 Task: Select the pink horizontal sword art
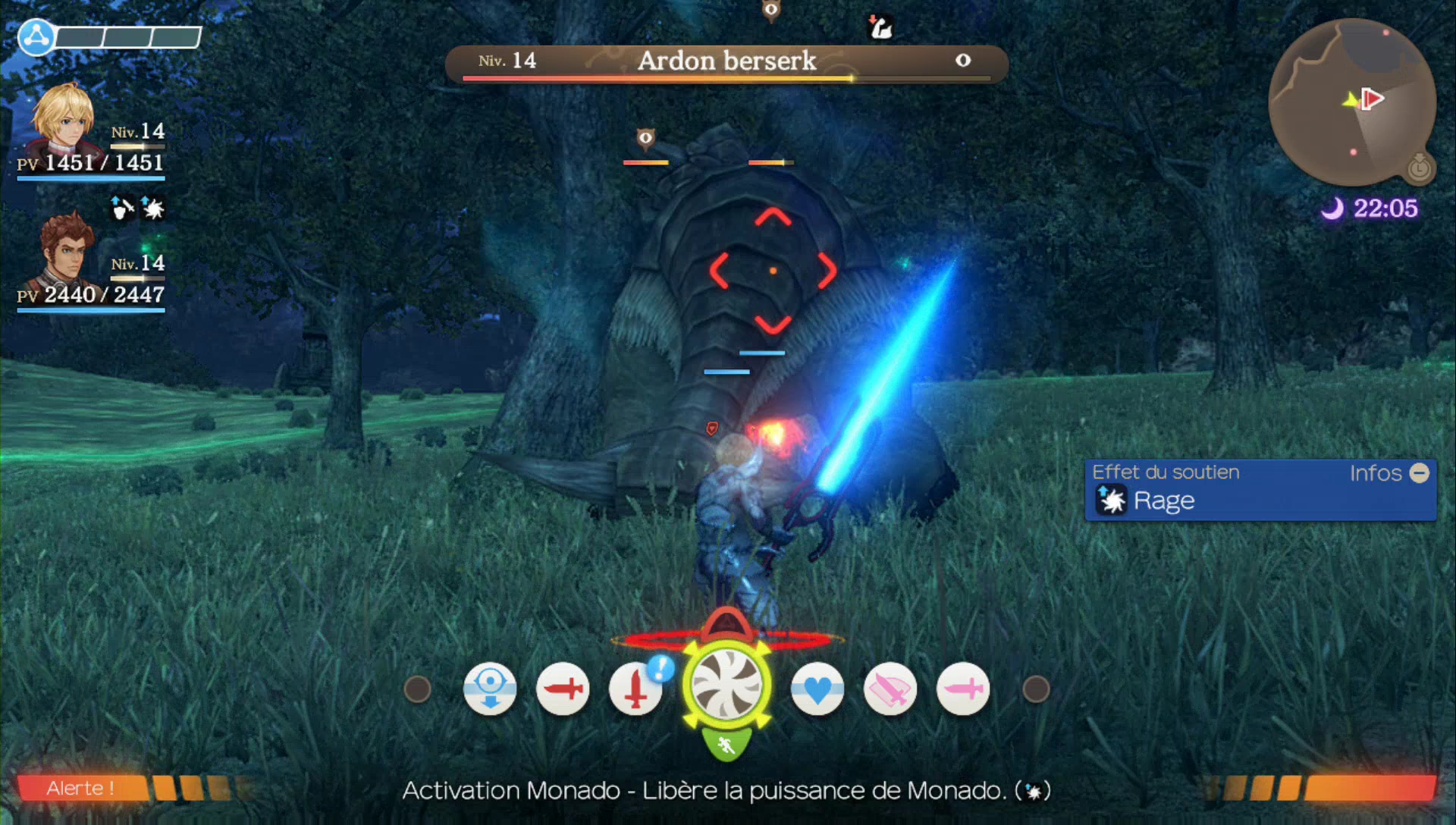coord(963,689)
